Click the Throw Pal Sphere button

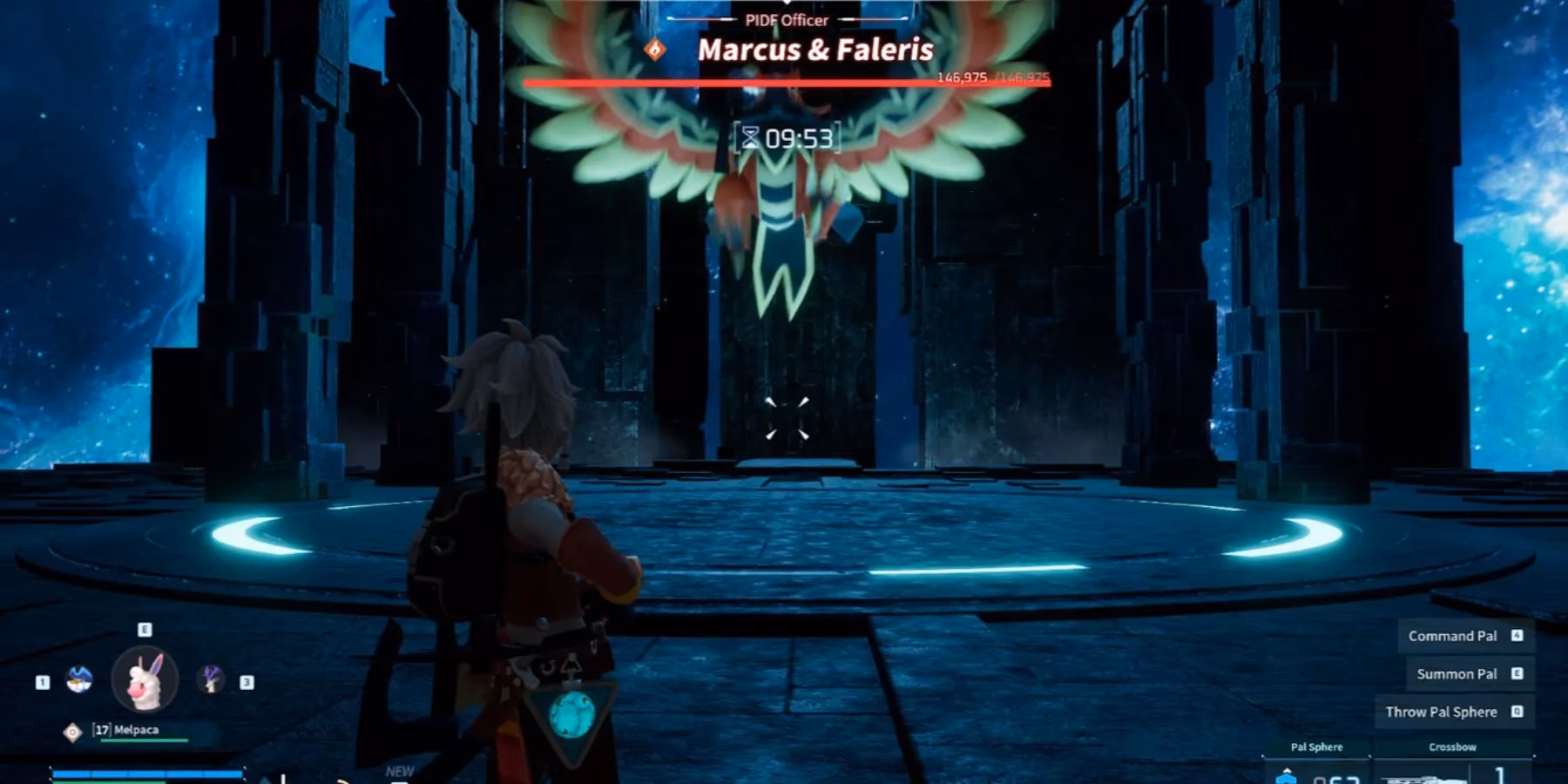click(1442, 712)
